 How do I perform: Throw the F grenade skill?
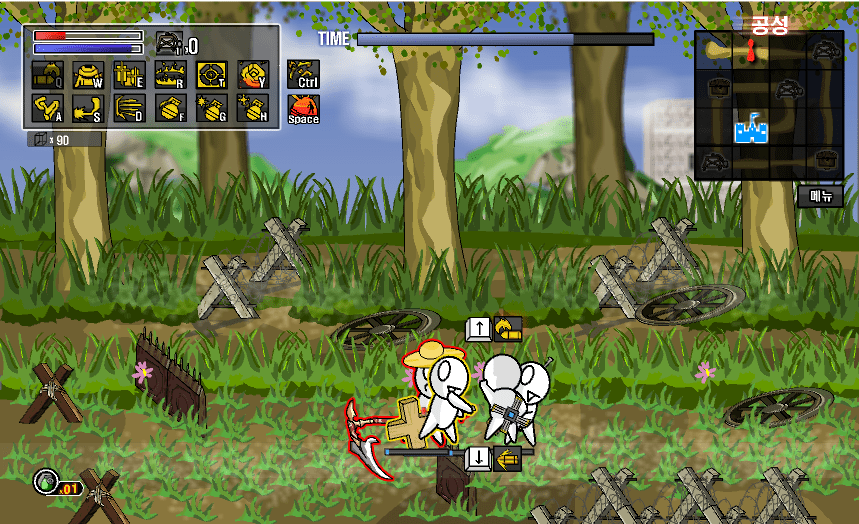coord(170,109)
